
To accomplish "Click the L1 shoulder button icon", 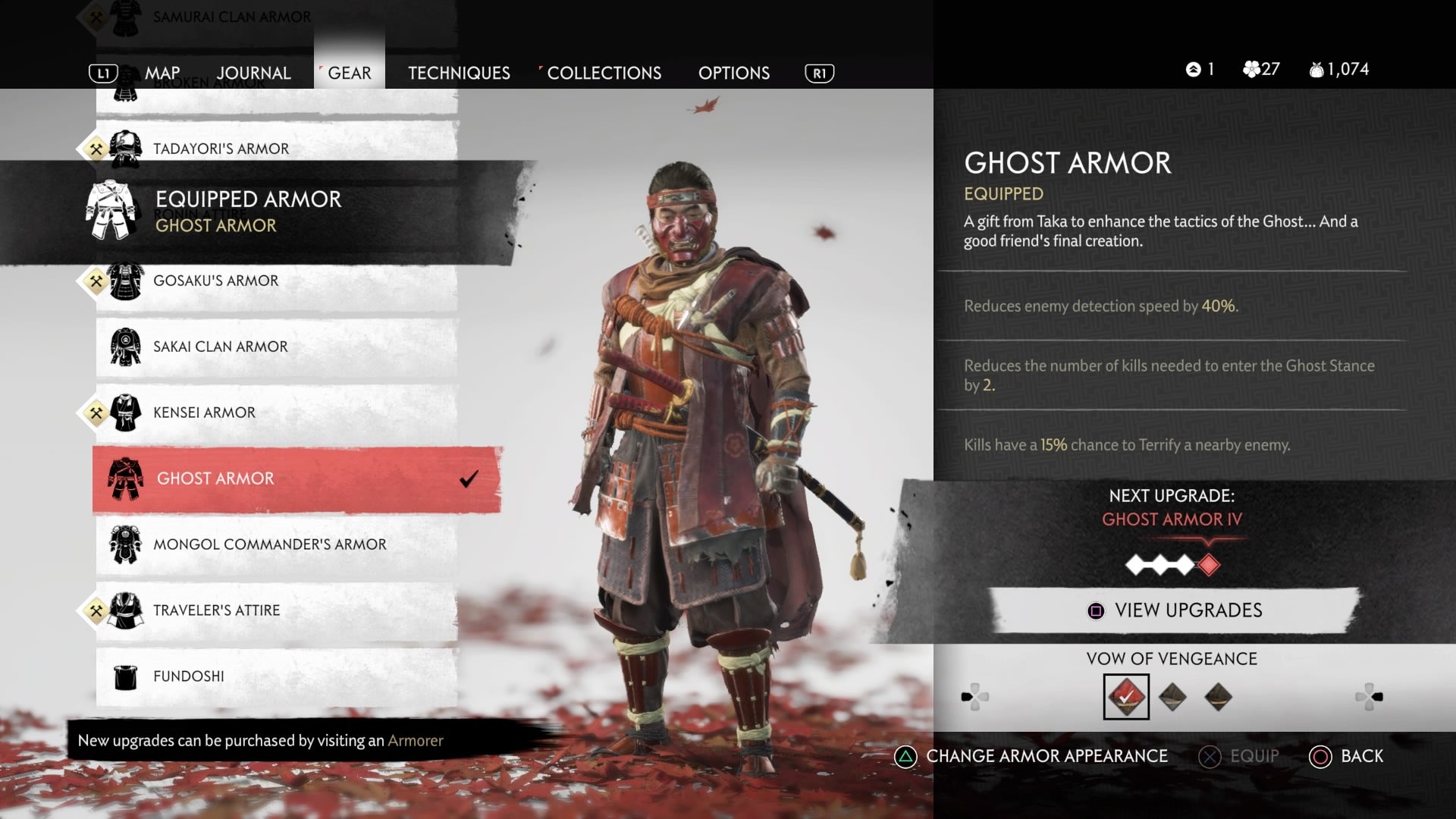I will coord(104,73).
